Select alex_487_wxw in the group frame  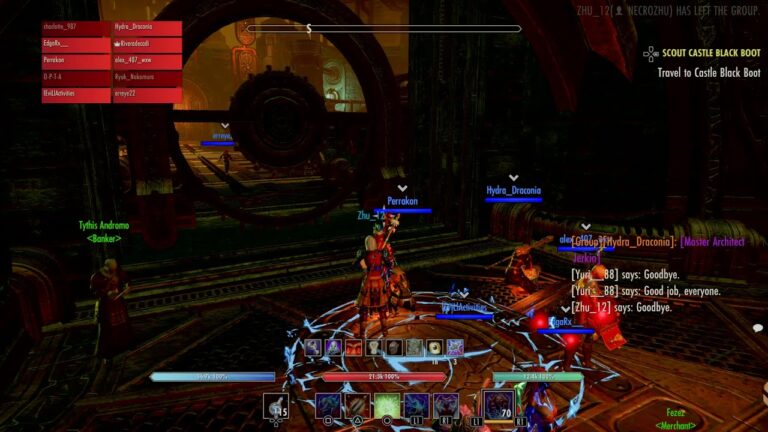tap(147, 61)
